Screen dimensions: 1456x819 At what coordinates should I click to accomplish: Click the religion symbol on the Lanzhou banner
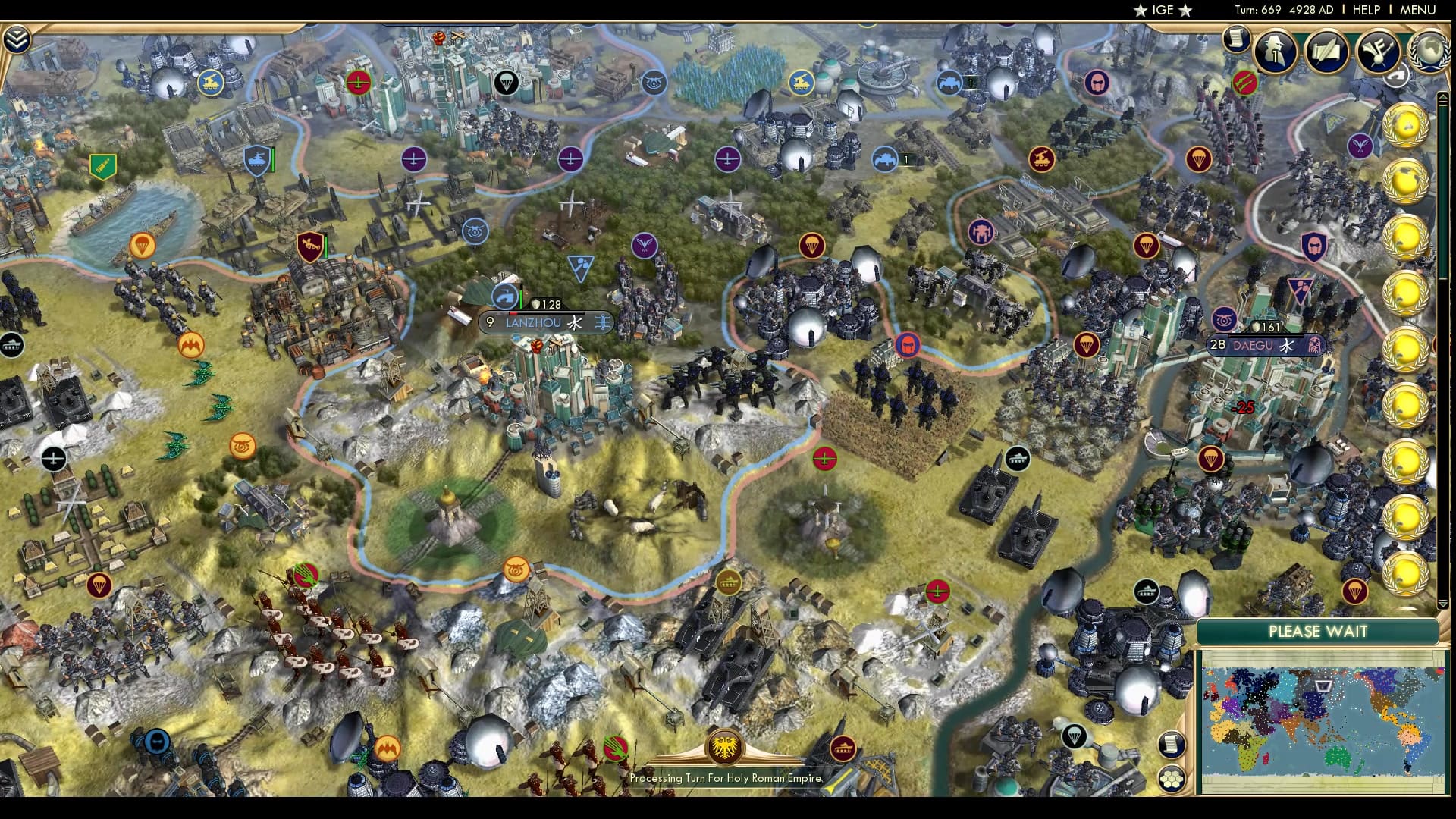click(x=575, y=322)
